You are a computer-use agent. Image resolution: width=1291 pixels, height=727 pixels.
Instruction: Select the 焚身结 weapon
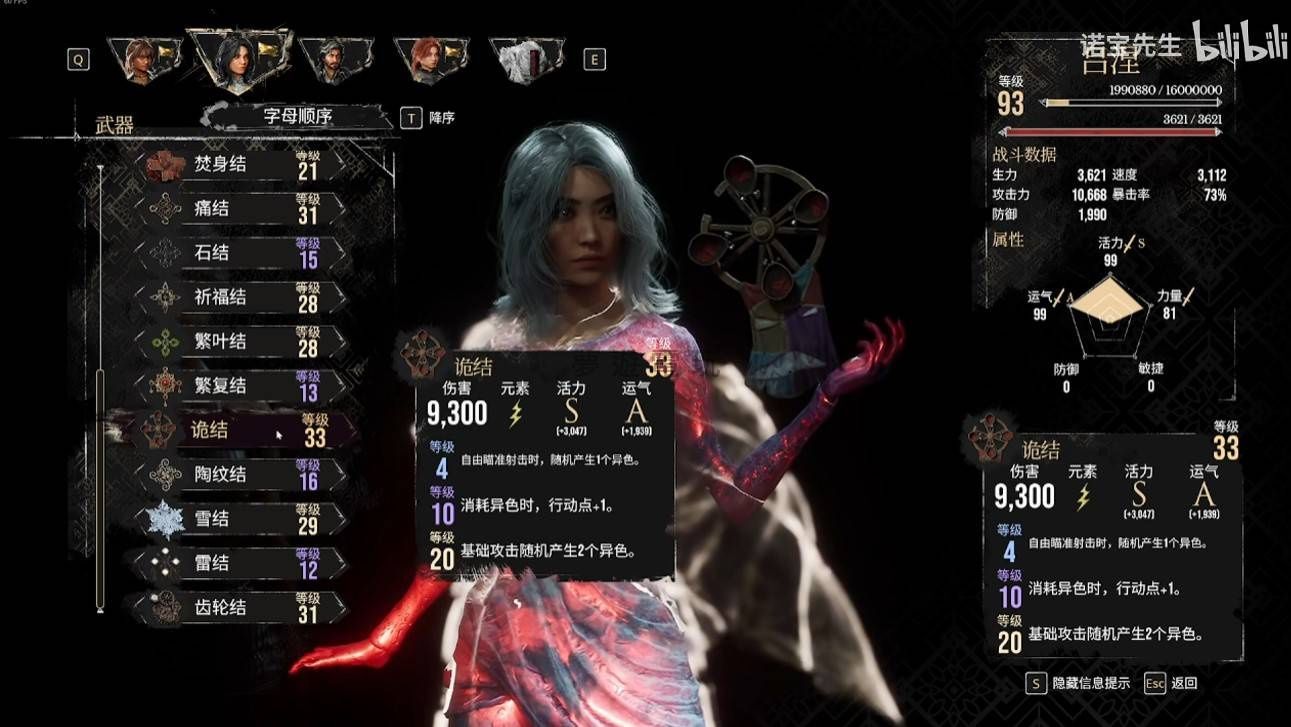[240, 165]
